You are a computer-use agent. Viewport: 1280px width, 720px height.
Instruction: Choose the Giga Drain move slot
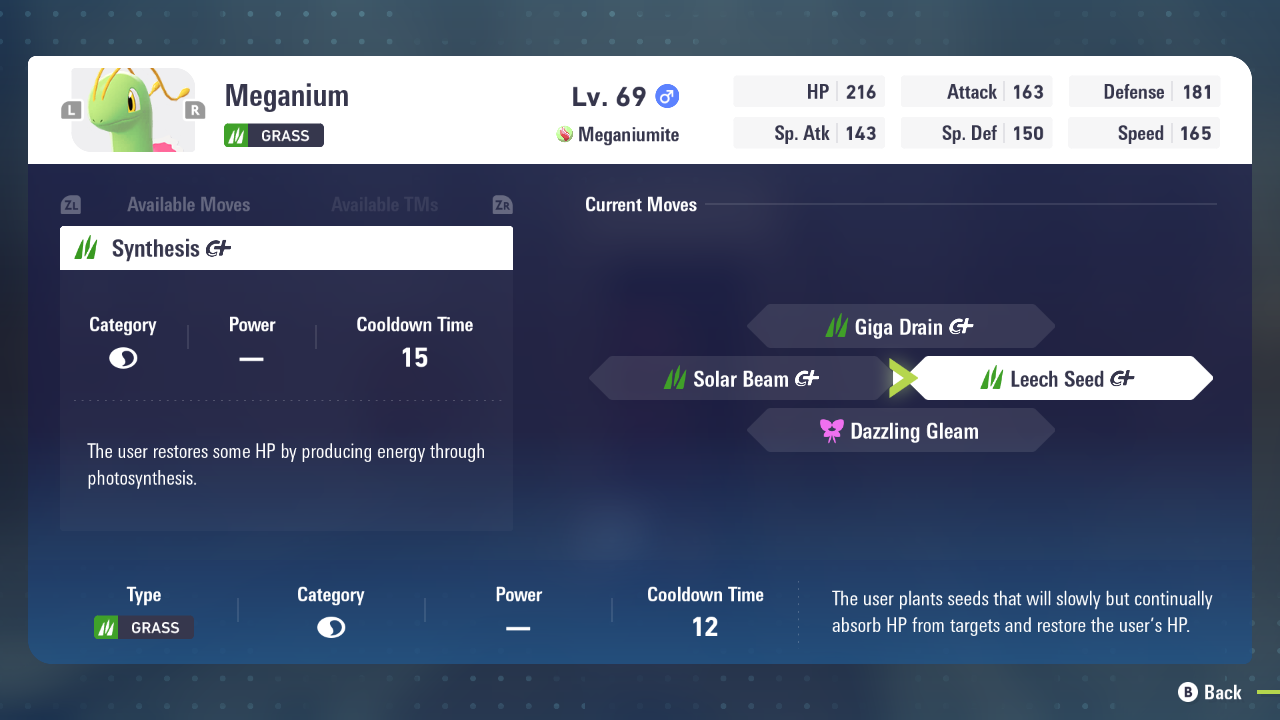tap(900, 327)
